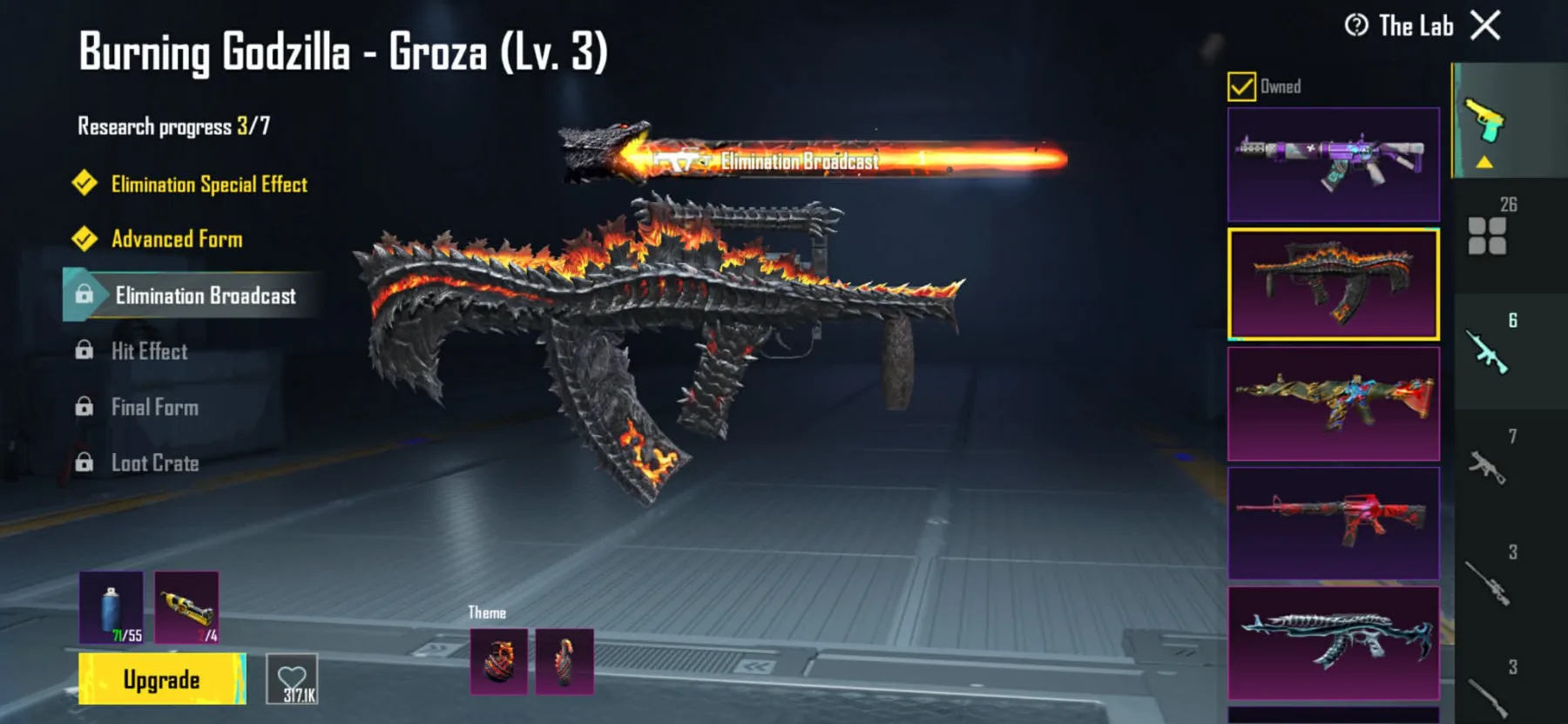Like this skin with the heart button

click(292, 680)
